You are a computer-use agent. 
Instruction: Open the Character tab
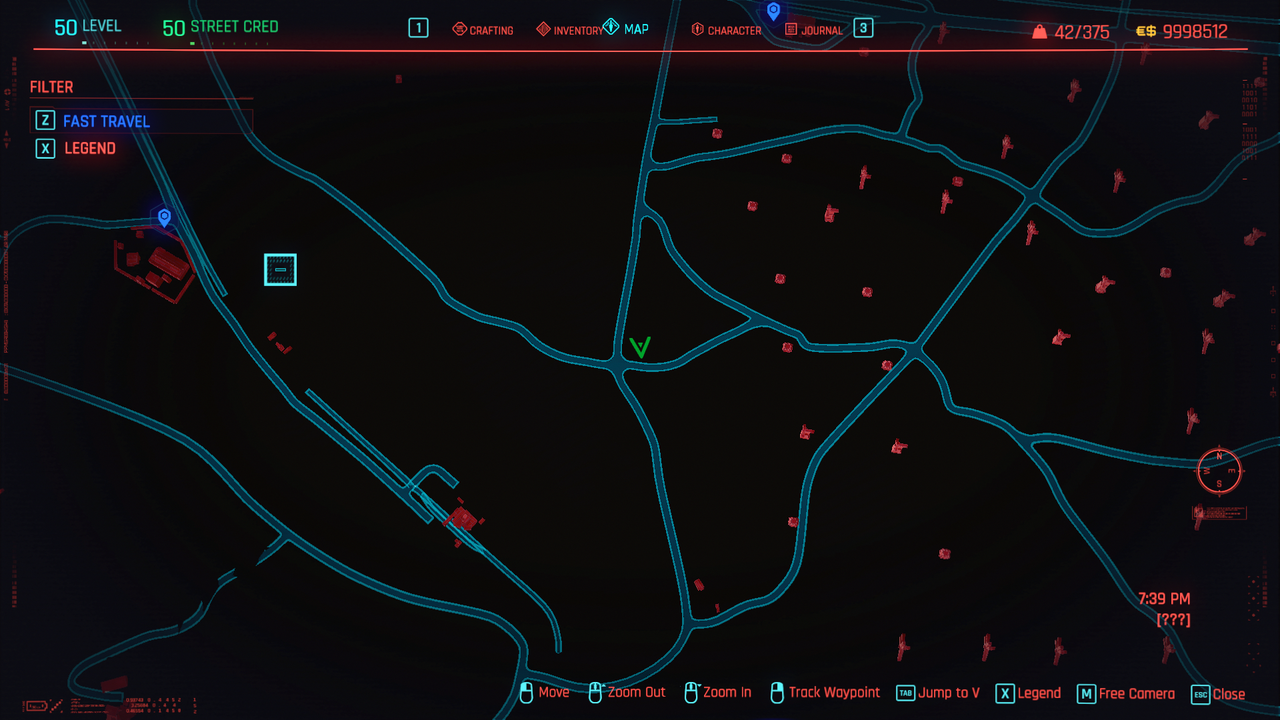coord(727,30)
